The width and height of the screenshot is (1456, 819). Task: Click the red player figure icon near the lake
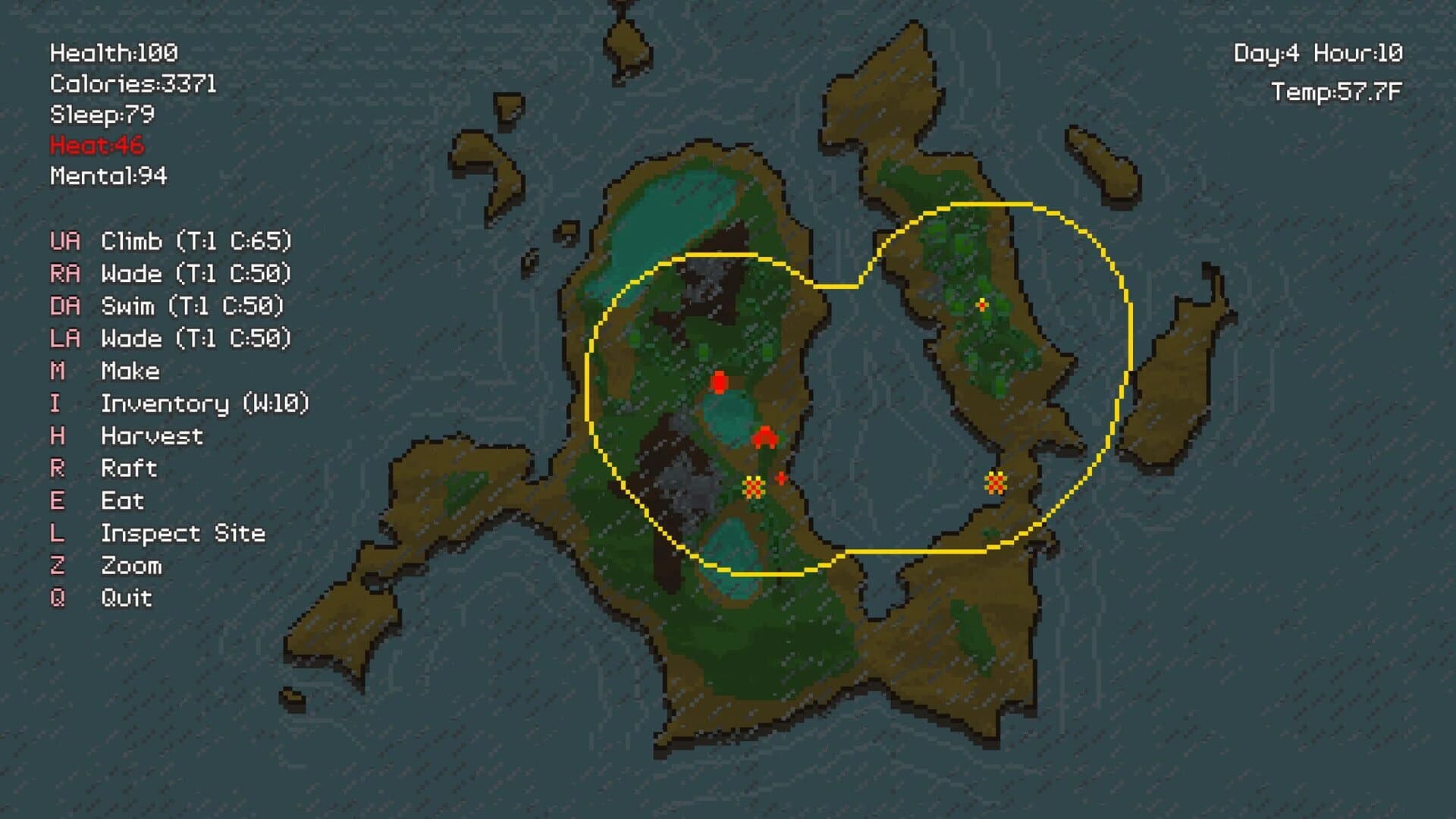(719, 381)
